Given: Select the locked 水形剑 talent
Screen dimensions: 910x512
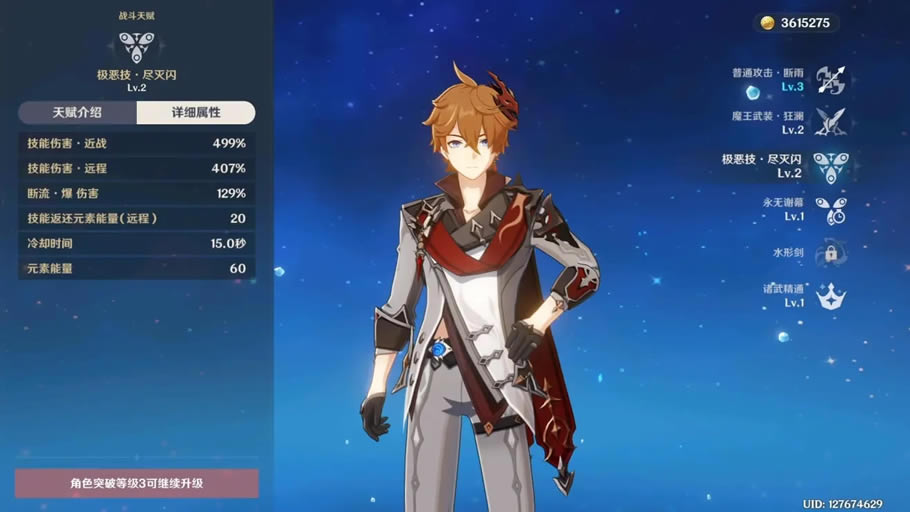Looking at the screenshot, I should [830, 253].
